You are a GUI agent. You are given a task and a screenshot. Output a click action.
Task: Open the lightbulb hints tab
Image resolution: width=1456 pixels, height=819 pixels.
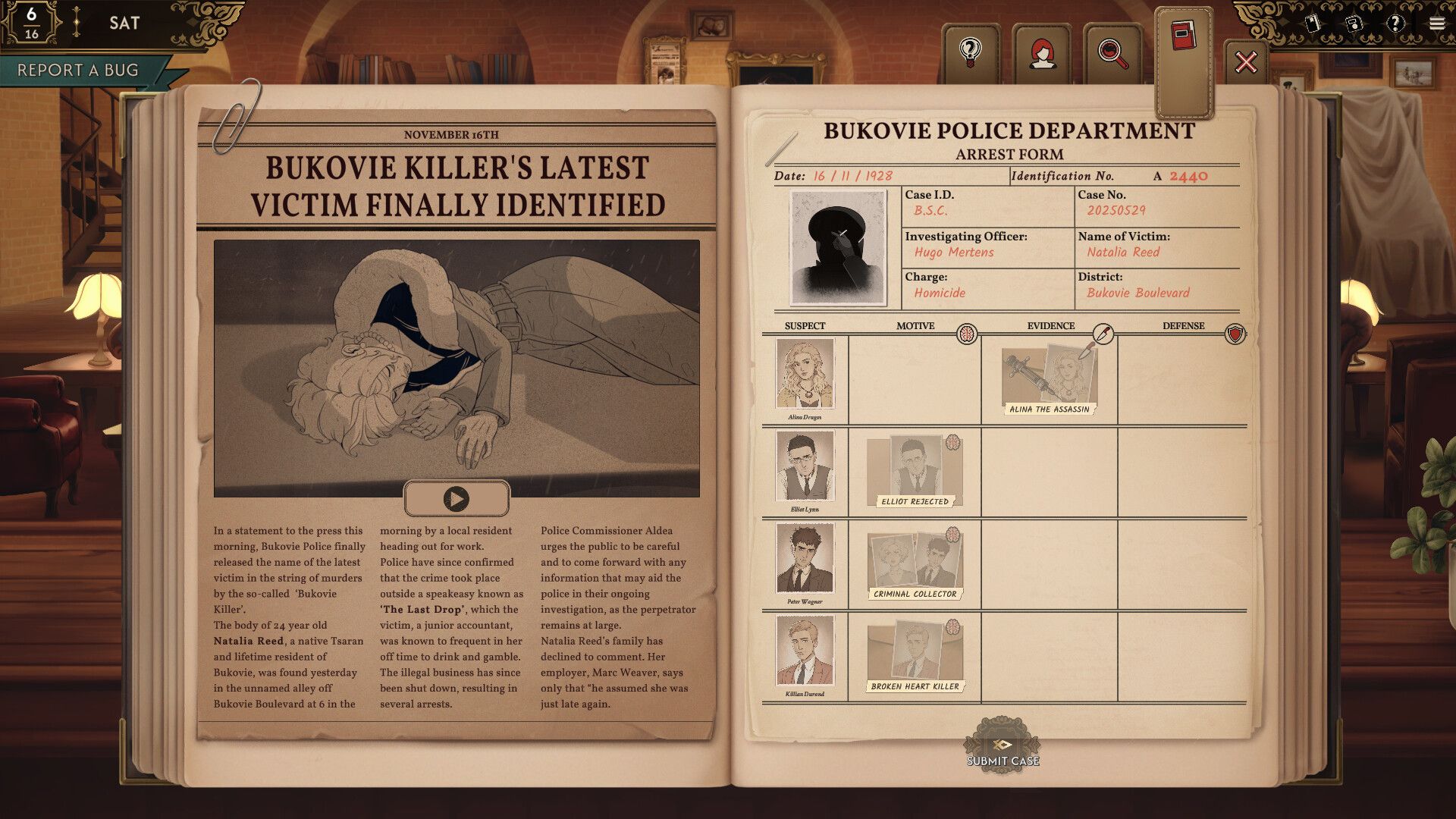971,52
